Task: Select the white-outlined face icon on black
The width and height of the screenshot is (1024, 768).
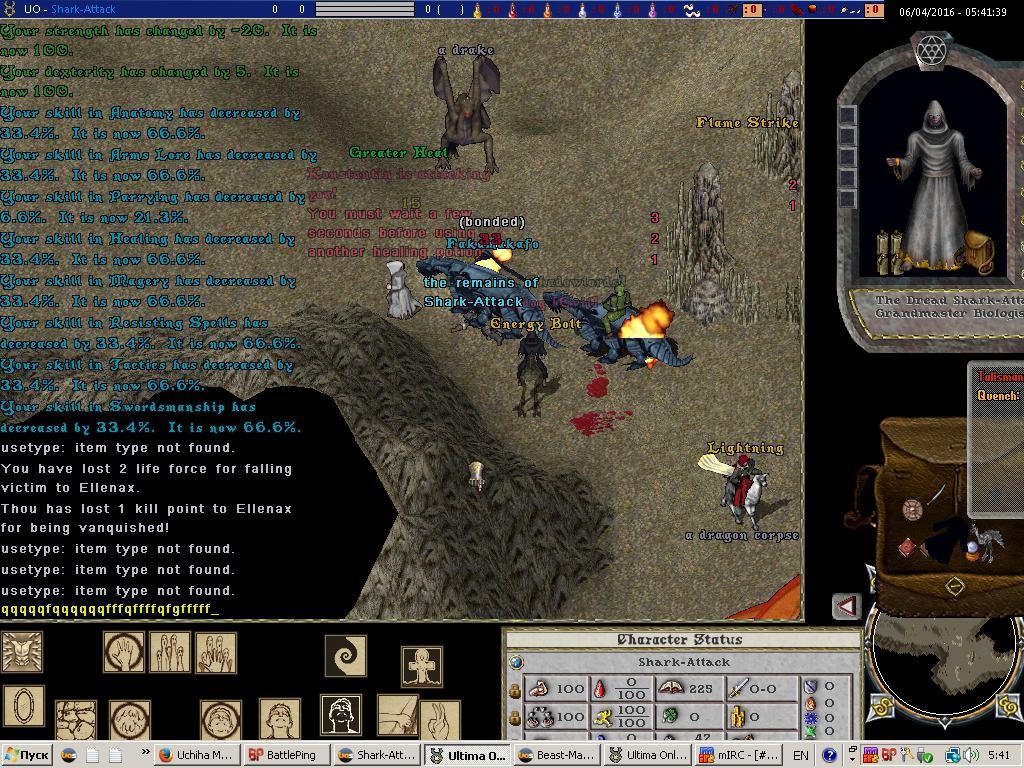Action: (340, 714)
